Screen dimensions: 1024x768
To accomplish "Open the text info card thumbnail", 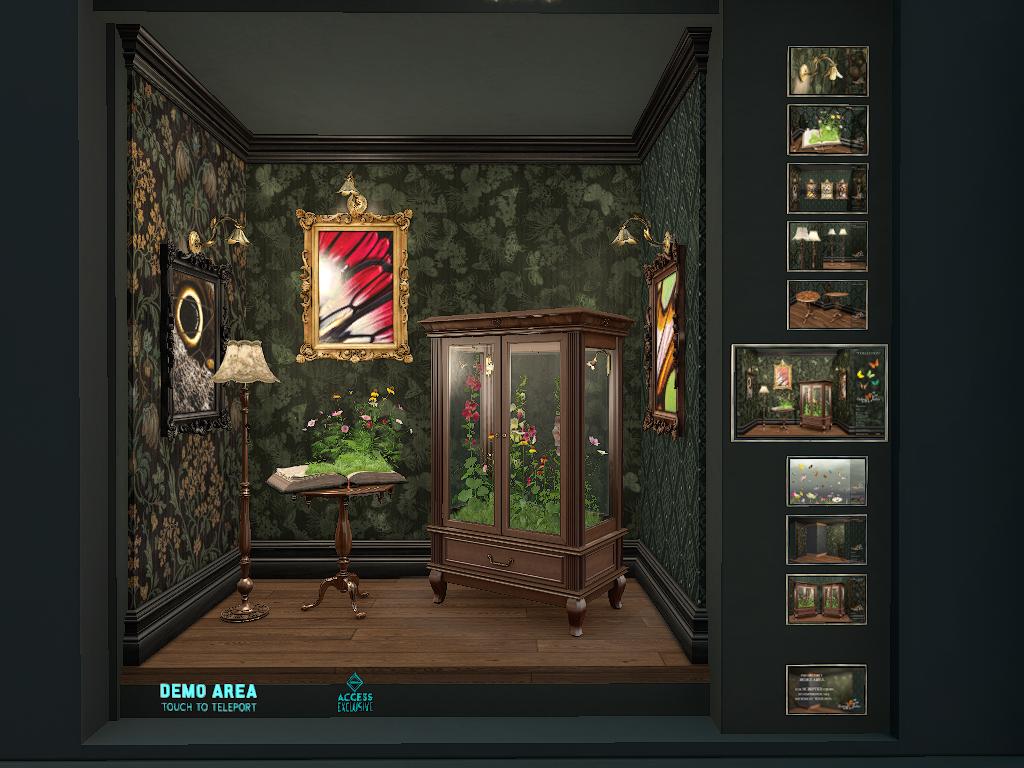I will [826, 689].
